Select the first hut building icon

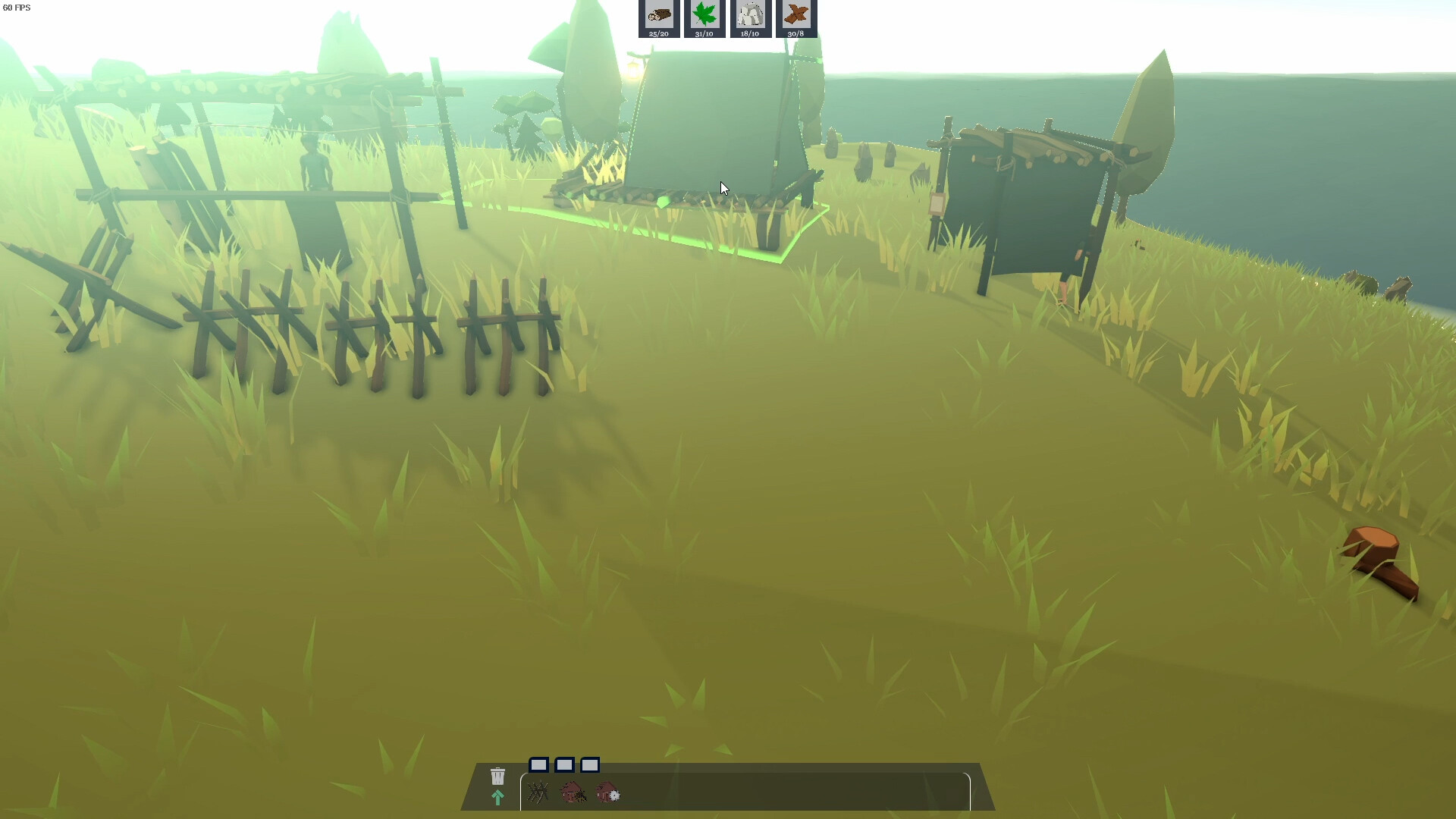click(573, 793)
